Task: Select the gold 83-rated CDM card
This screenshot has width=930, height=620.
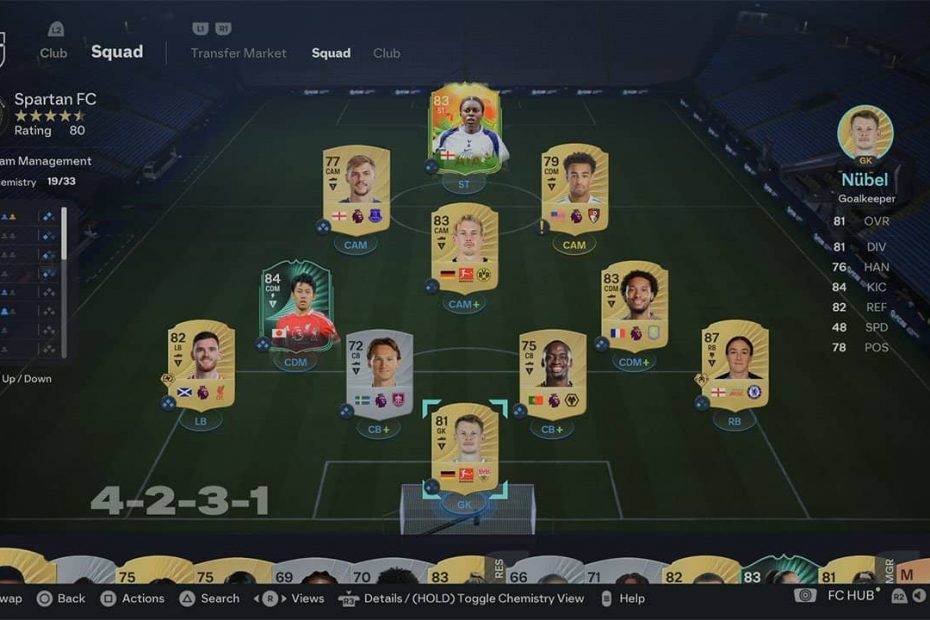Action: point(634,306)
